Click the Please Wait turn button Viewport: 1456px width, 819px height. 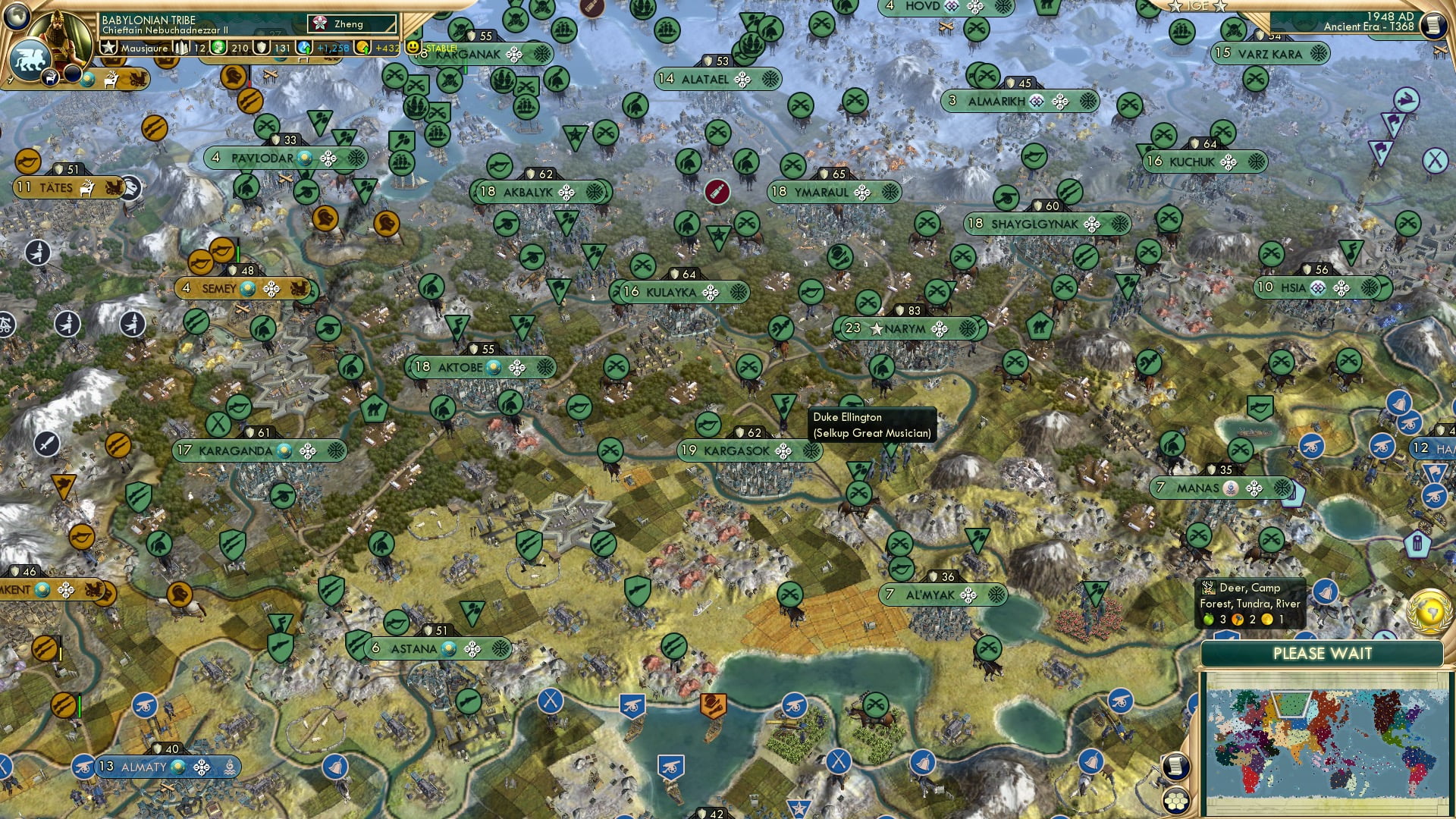pos(1322,654)
